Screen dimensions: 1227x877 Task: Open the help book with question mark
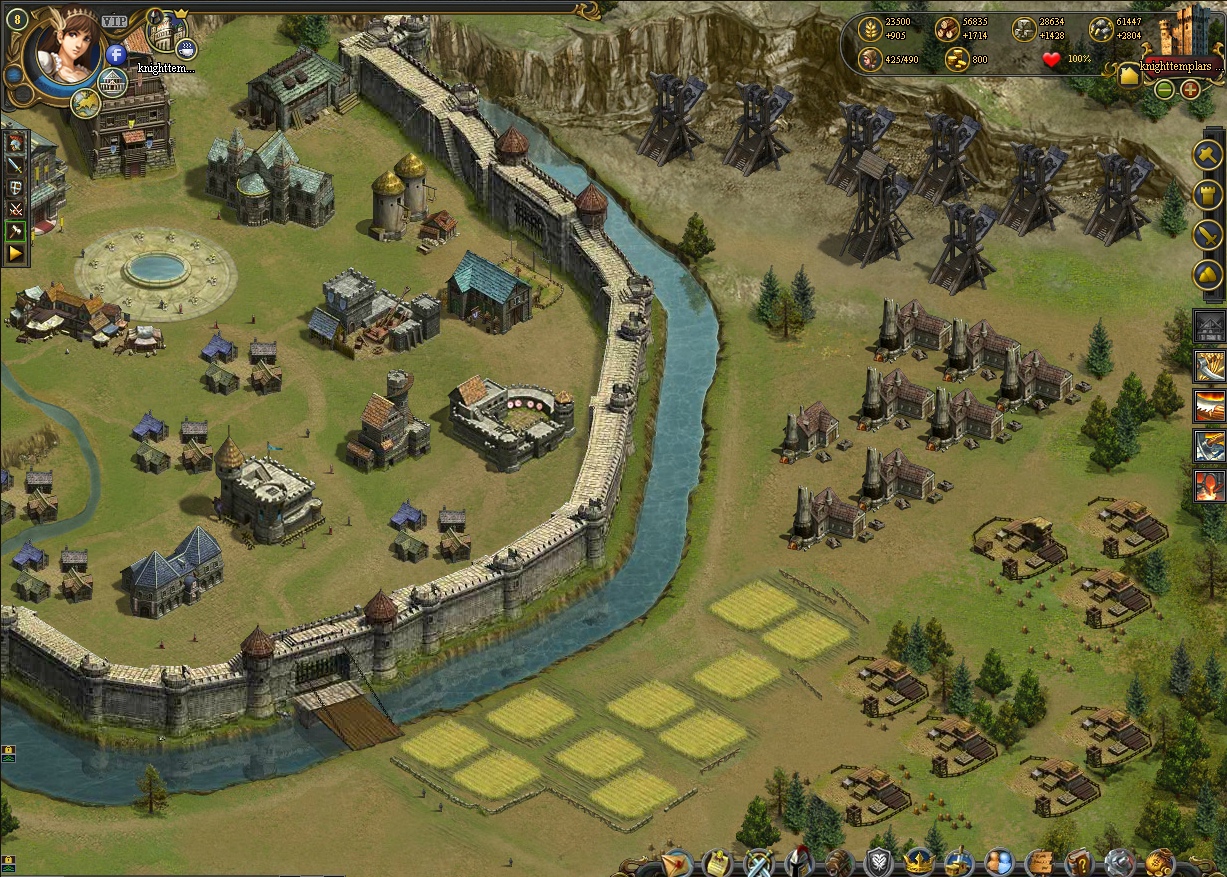1079,861
